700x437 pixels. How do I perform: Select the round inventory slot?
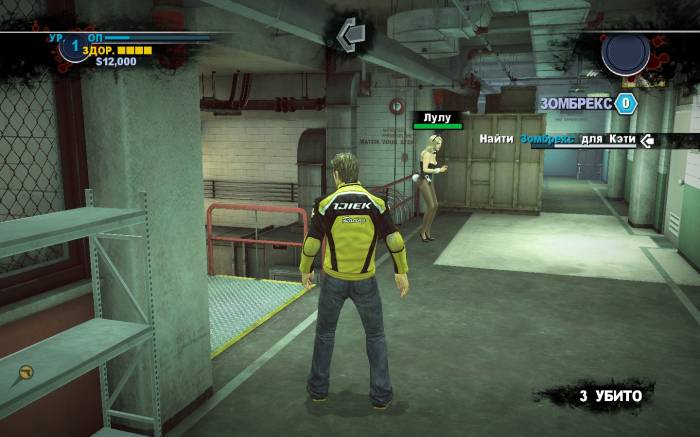[625, 53]
